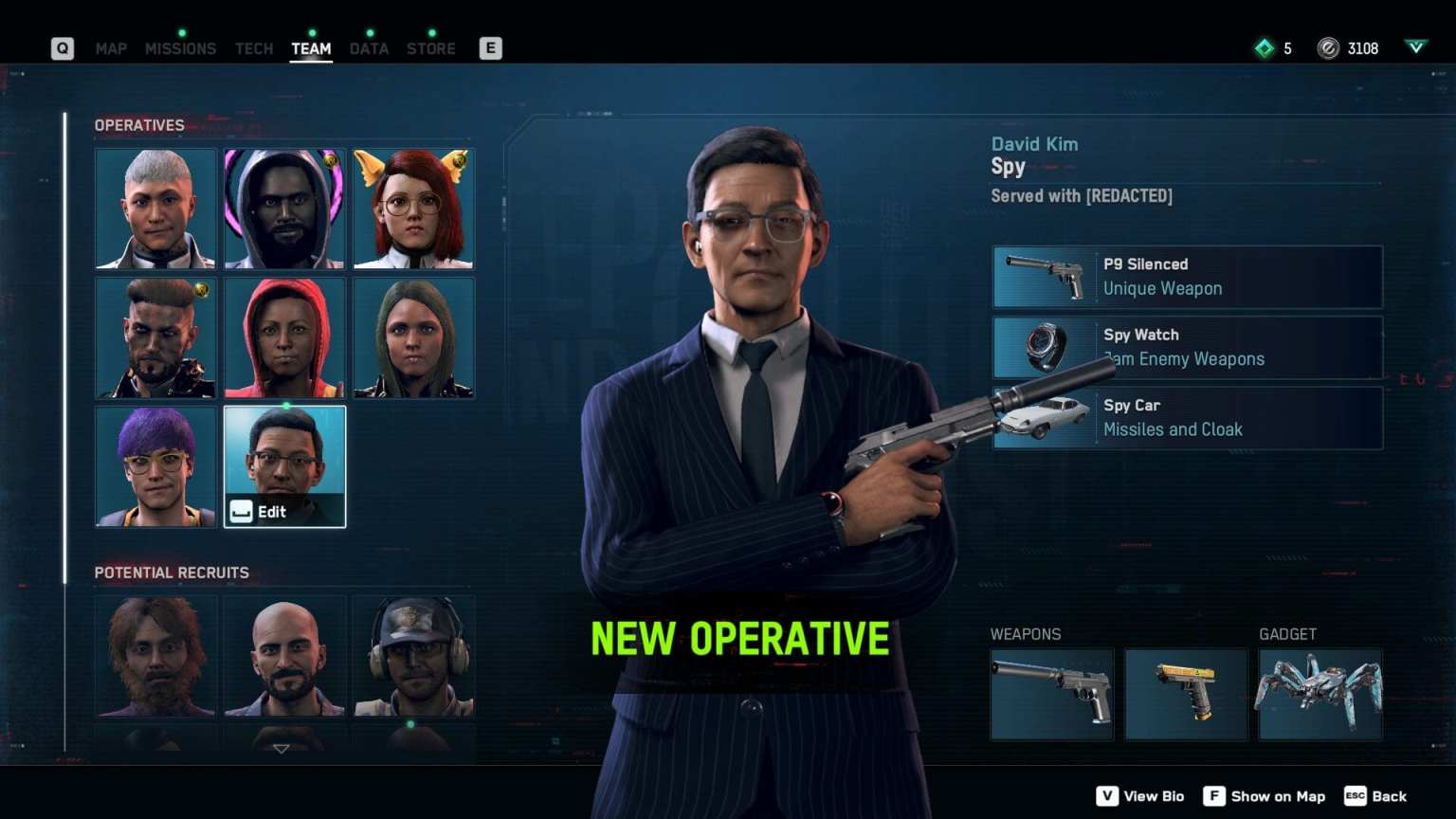
Task: Switch to the Tech tab
Action: tap(254, 48)
